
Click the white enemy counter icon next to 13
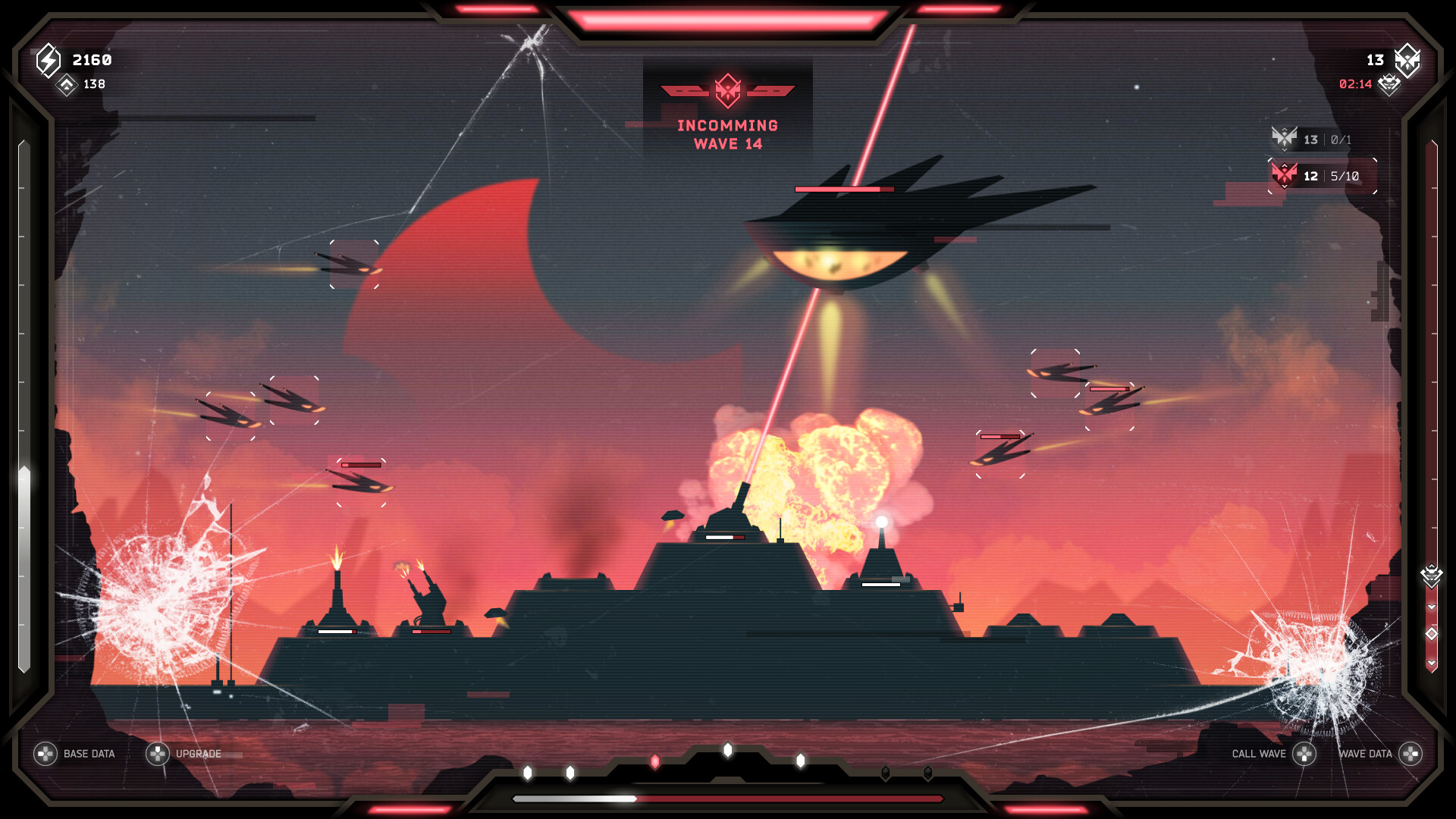pos(1407,62)
